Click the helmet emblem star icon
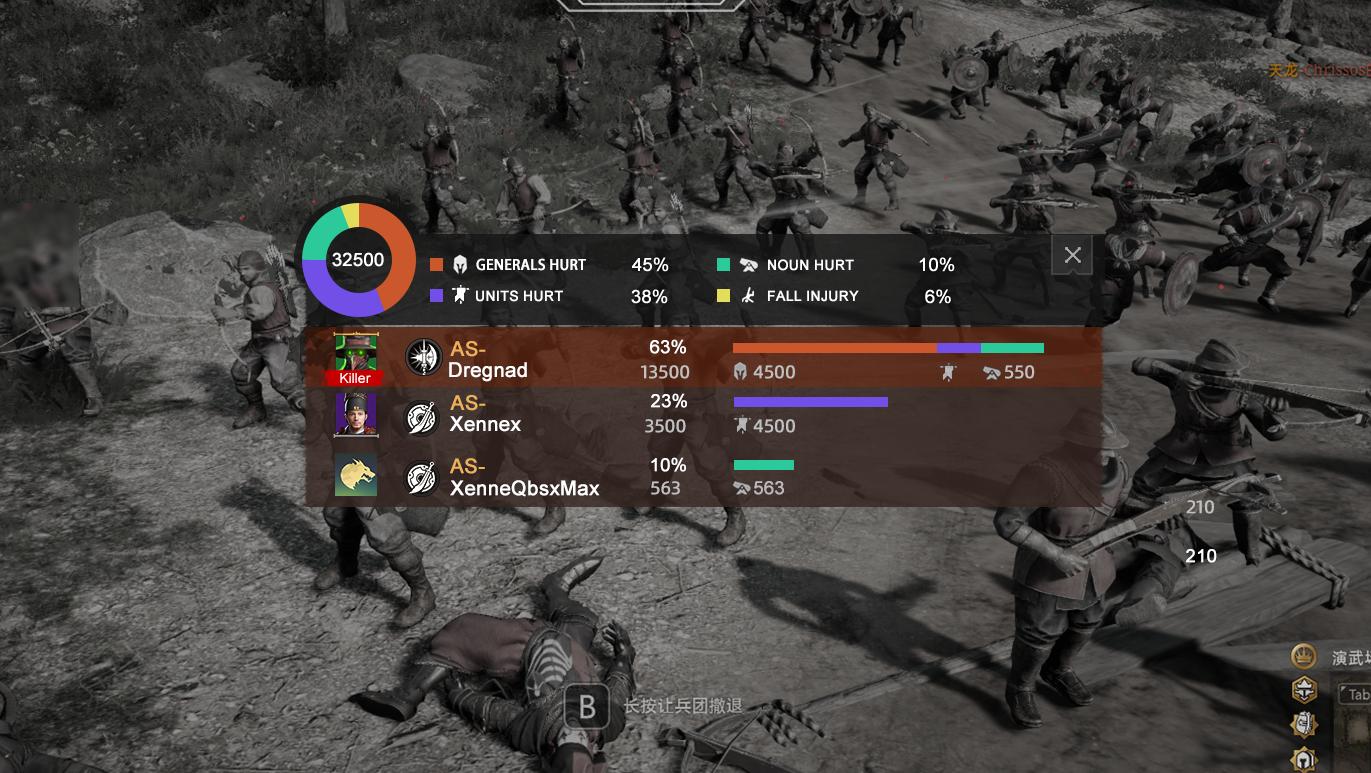1371x773 pixels. (1303, 758)
